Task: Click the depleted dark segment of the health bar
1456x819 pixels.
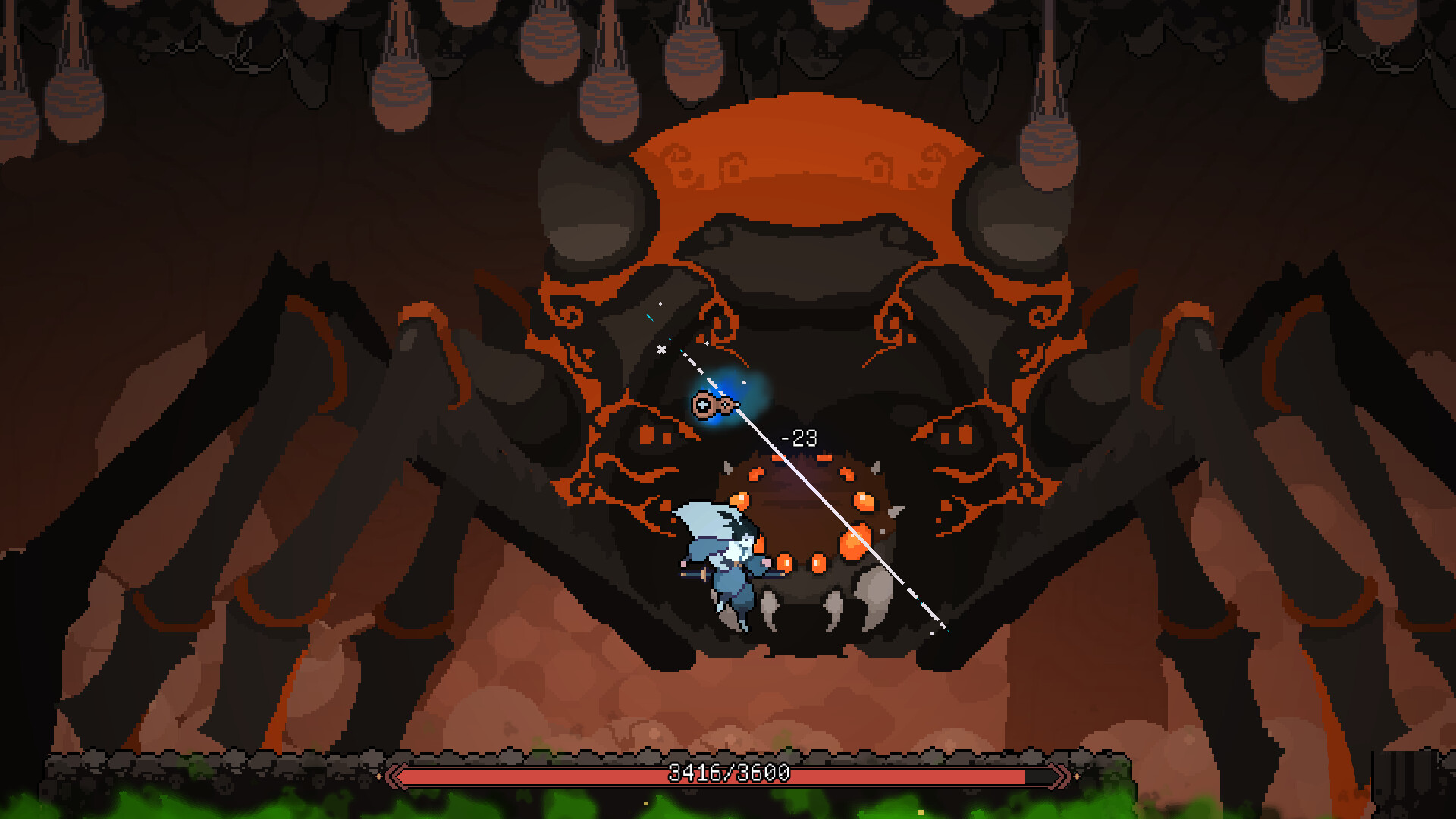Action: 1039,775
